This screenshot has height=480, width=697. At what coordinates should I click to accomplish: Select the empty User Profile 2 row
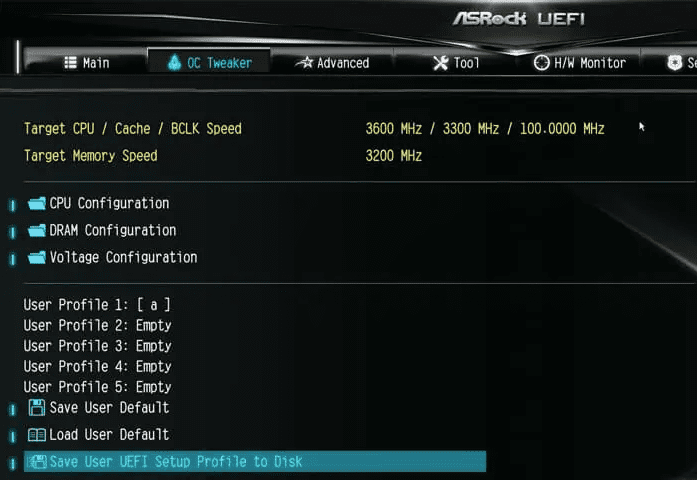click(x=97, y=325)
